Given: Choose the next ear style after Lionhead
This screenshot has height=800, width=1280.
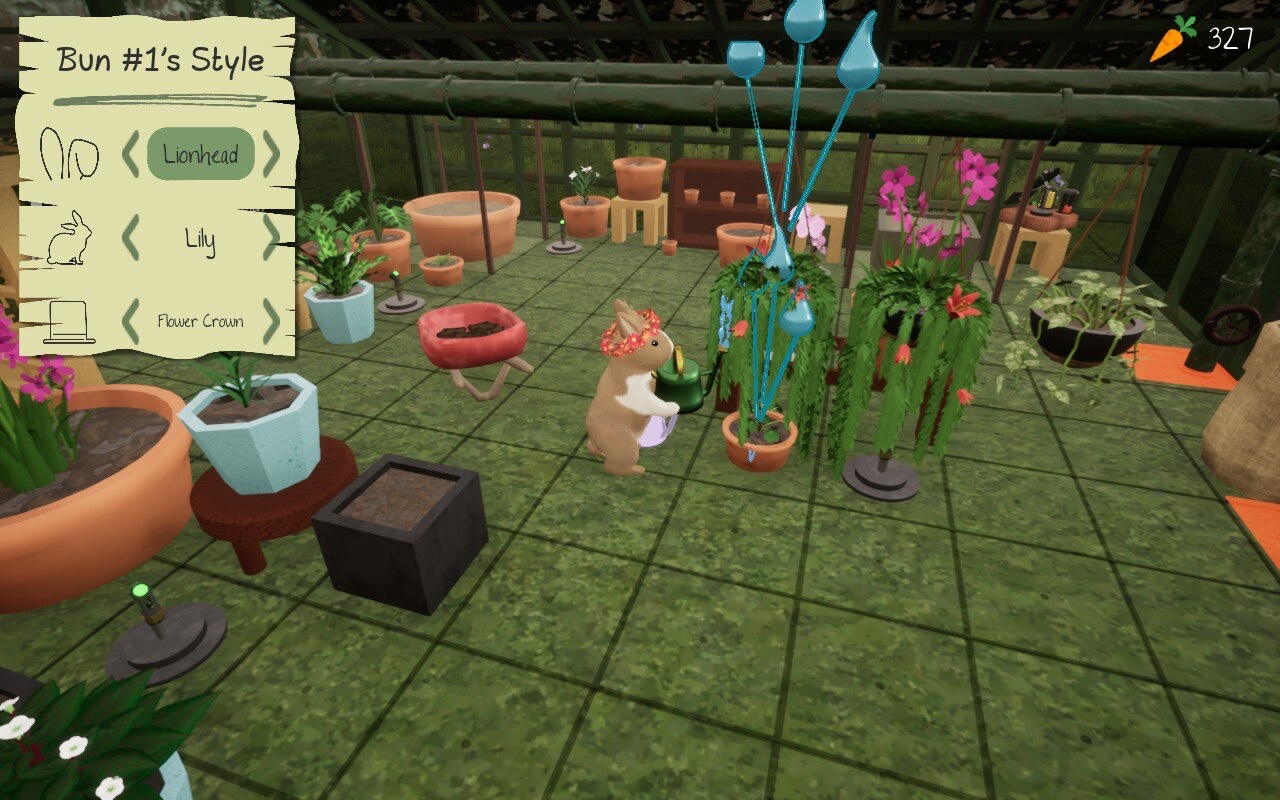Looking at the screenshot, I should click(x=272, y=156).
